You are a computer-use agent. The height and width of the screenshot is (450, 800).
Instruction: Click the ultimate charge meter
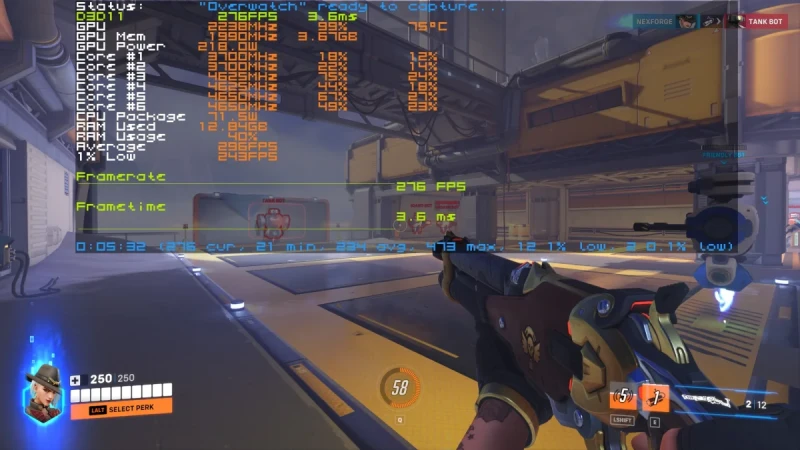(x=400, y=388)
